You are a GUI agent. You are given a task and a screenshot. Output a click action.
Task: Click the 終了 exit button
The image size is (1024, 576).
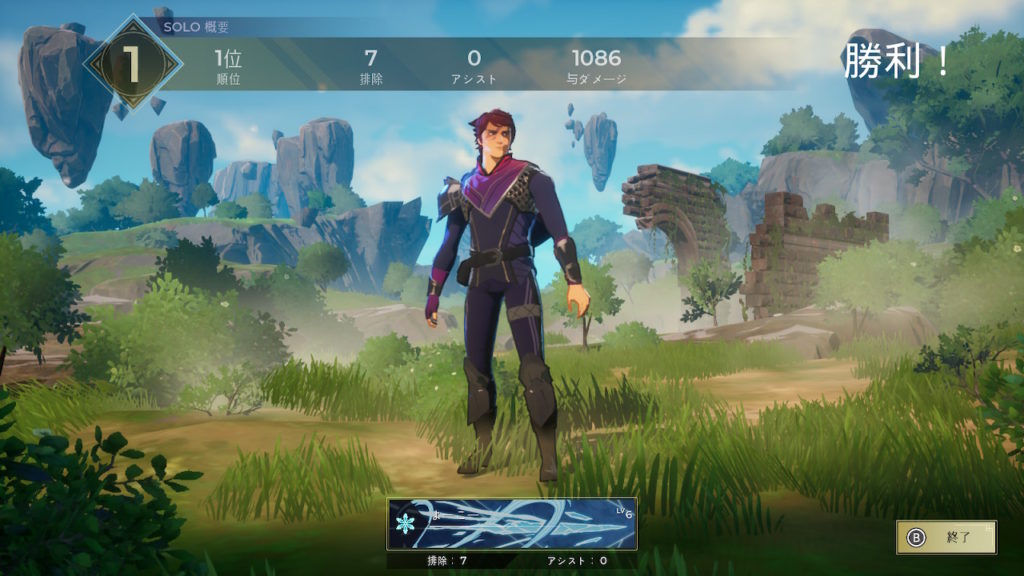point(946,537)
